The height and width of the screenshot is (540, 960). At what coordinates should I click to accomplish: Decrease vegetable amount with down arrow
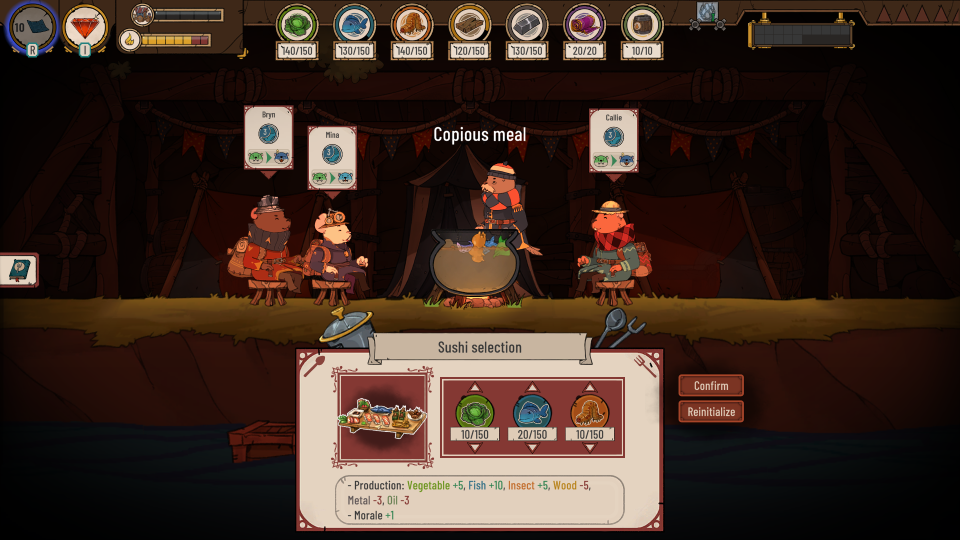(x=475, y=447)
